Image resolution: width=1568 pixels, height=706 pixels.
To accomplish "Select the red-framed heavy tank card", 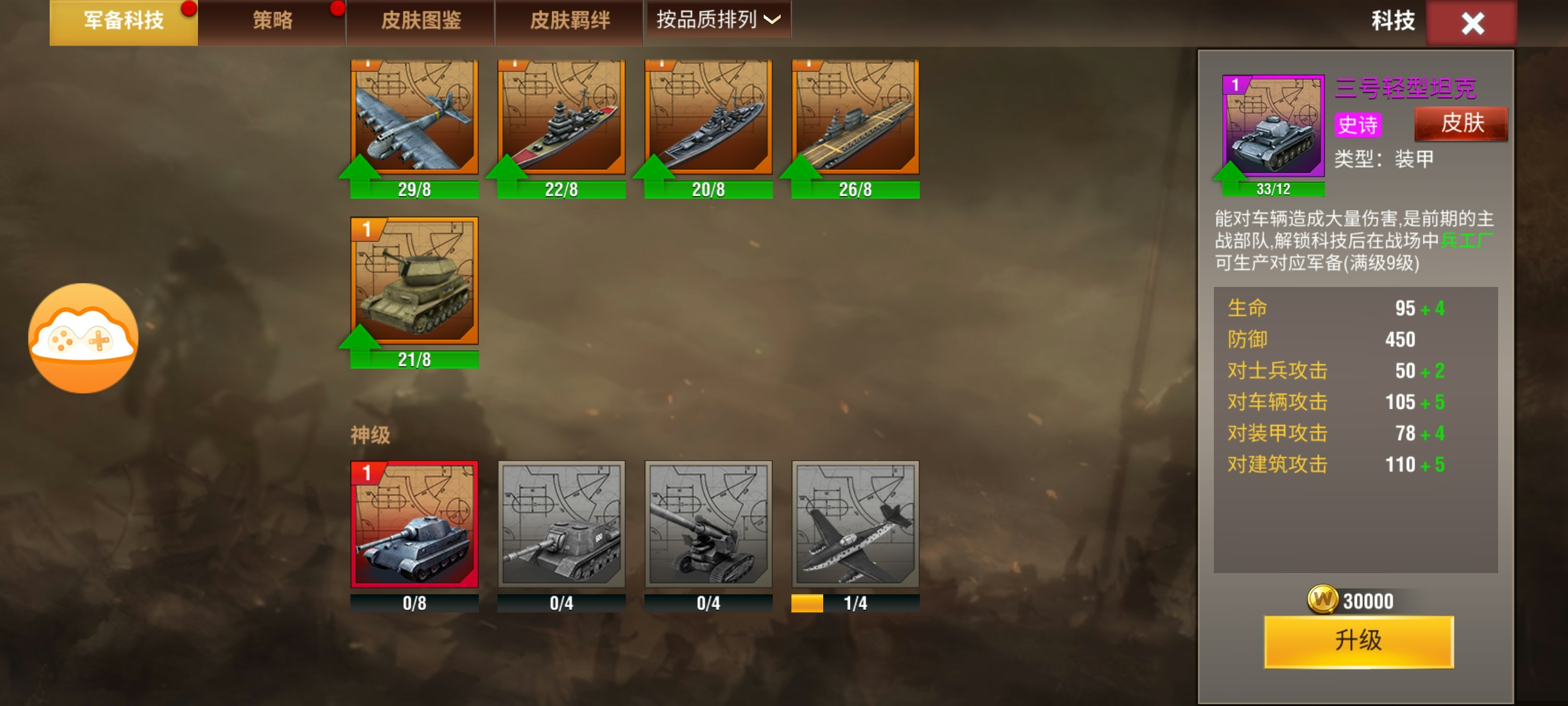I will point(414,524).
